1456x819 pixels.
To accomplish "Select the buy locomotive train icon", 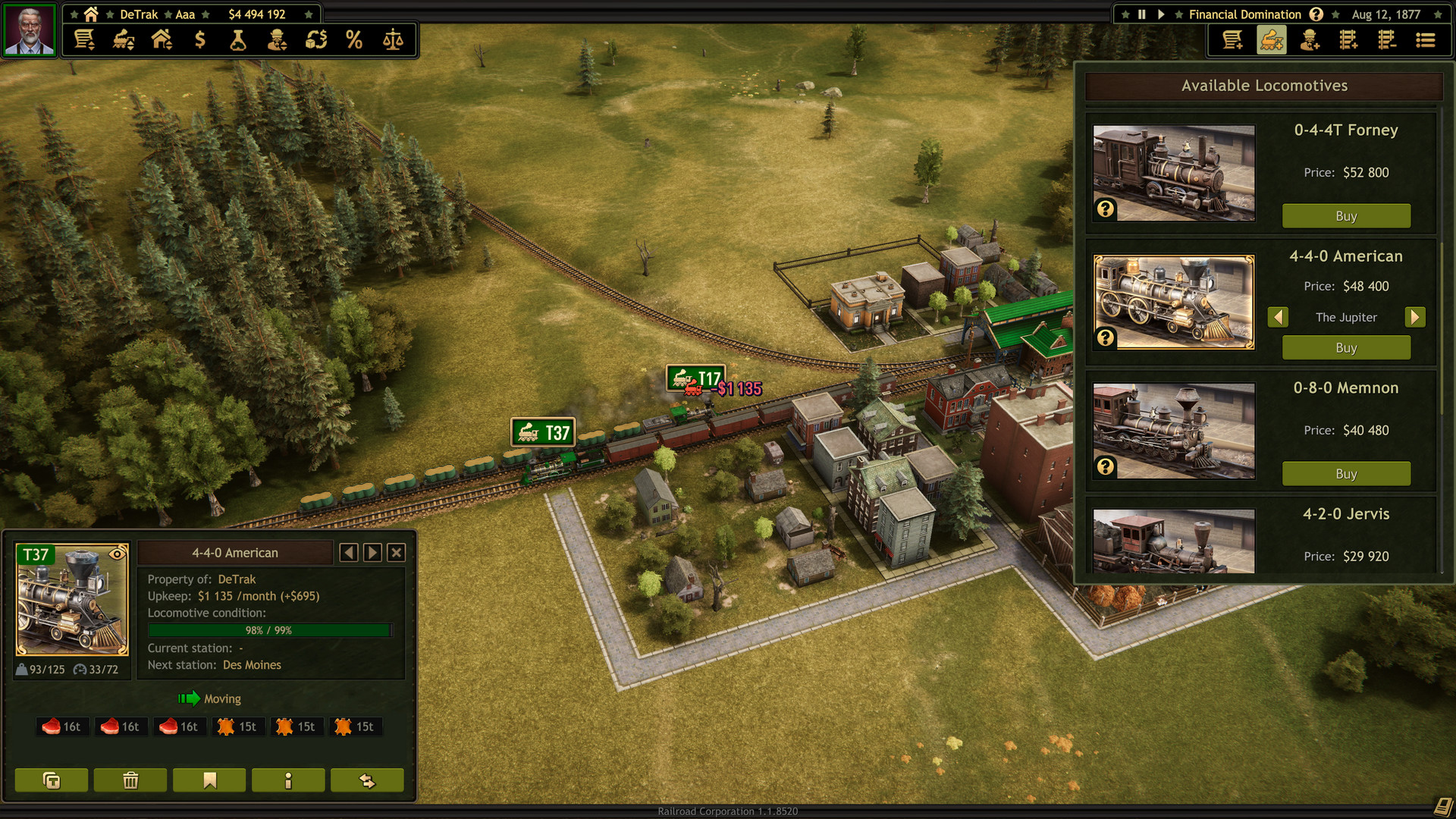I will click(x=1271, y=39).
